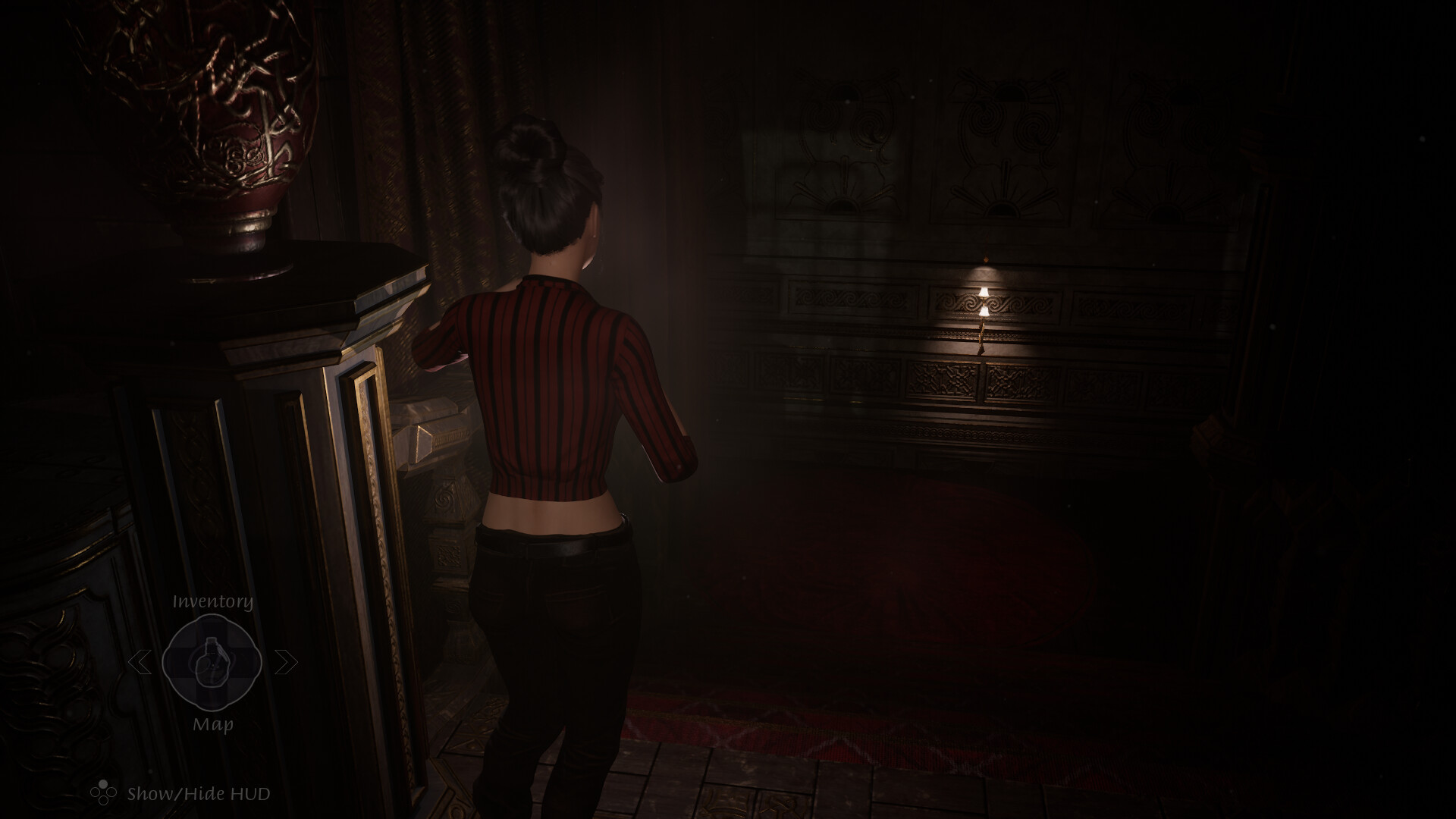Open the Inventory
The height and width of the screenshot is (819, 1456).
click(212, 601)
